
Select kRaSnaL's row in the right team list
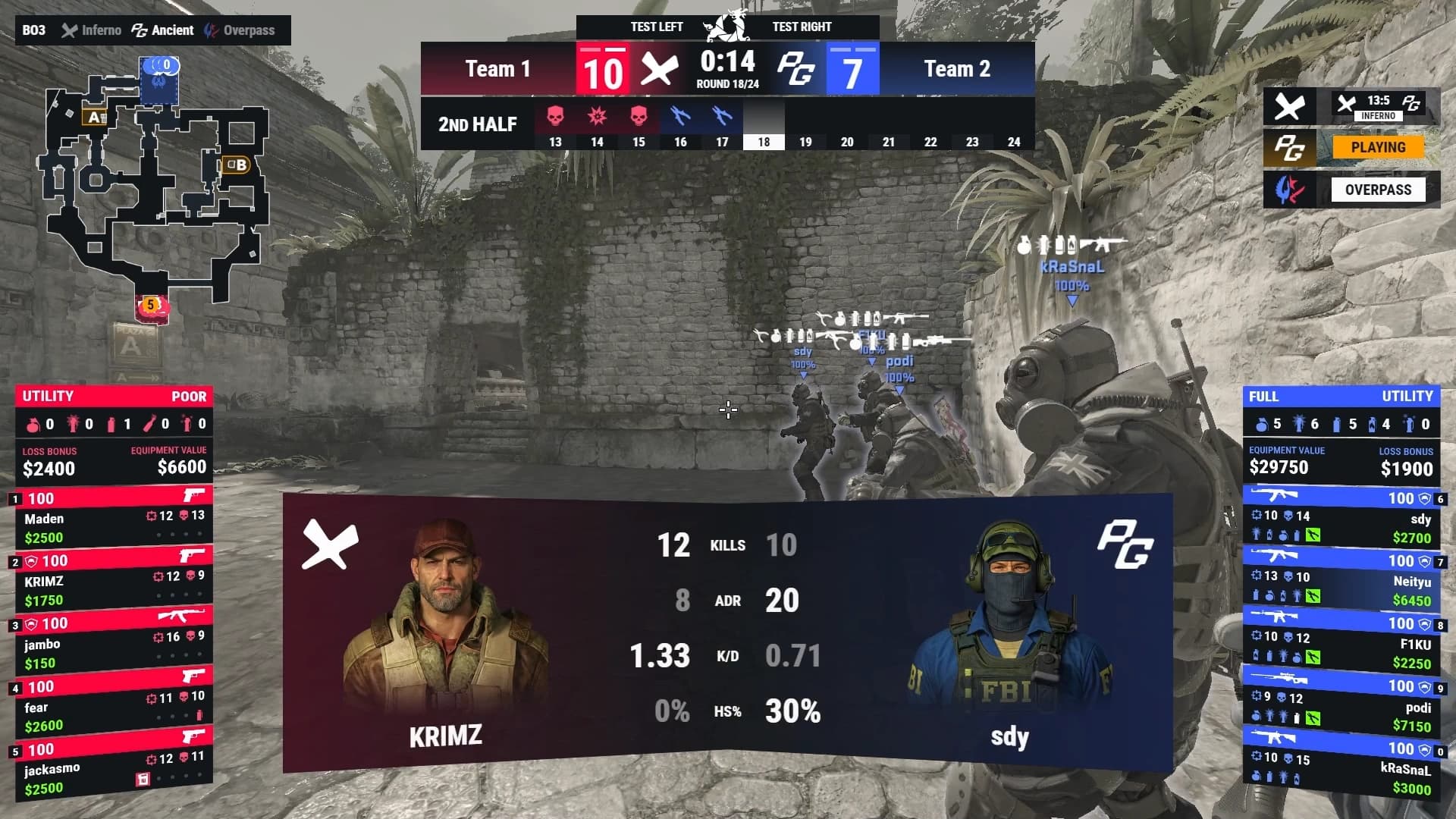(x=1341, y=769)
